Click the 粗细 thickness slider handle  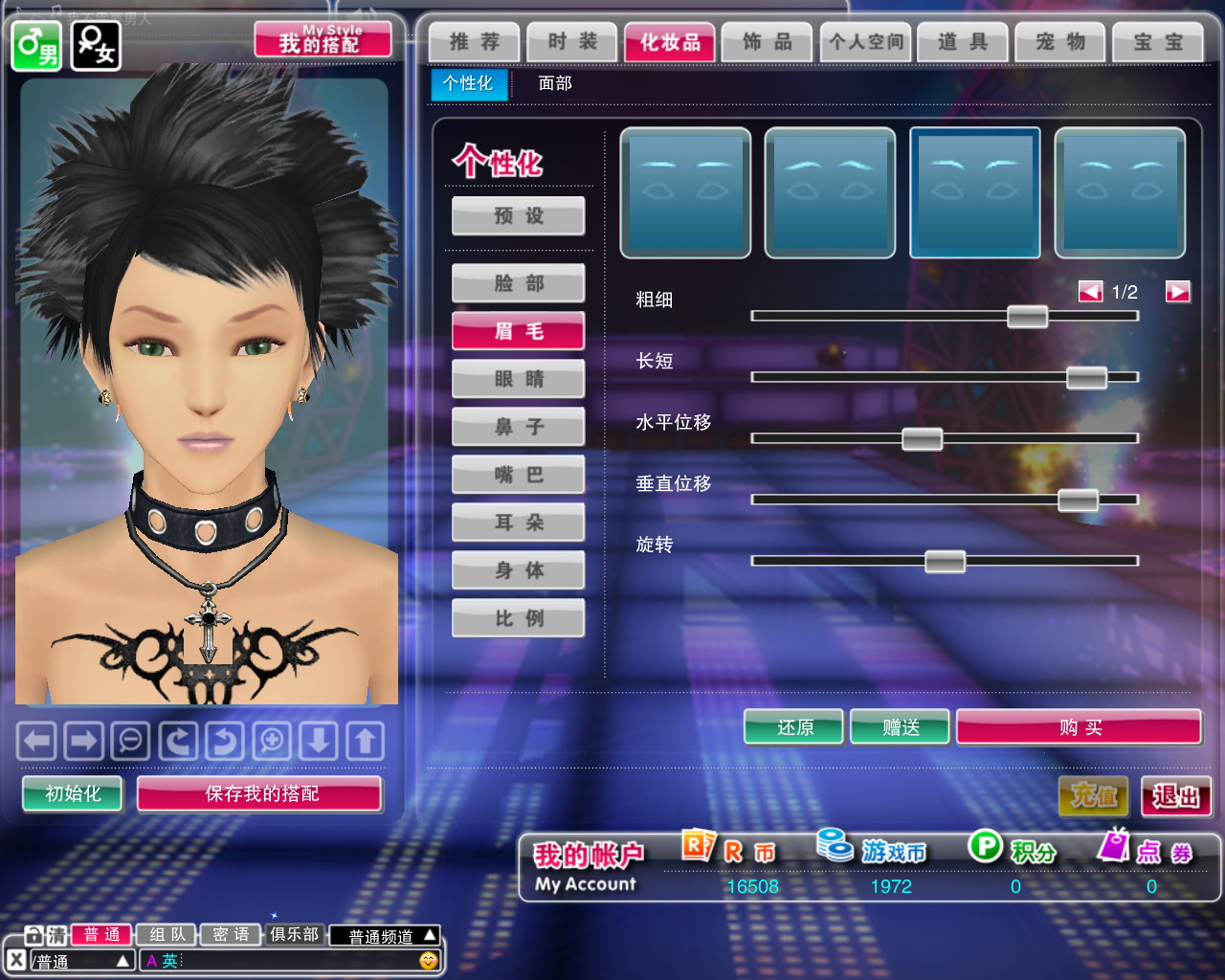(1028, 317)
